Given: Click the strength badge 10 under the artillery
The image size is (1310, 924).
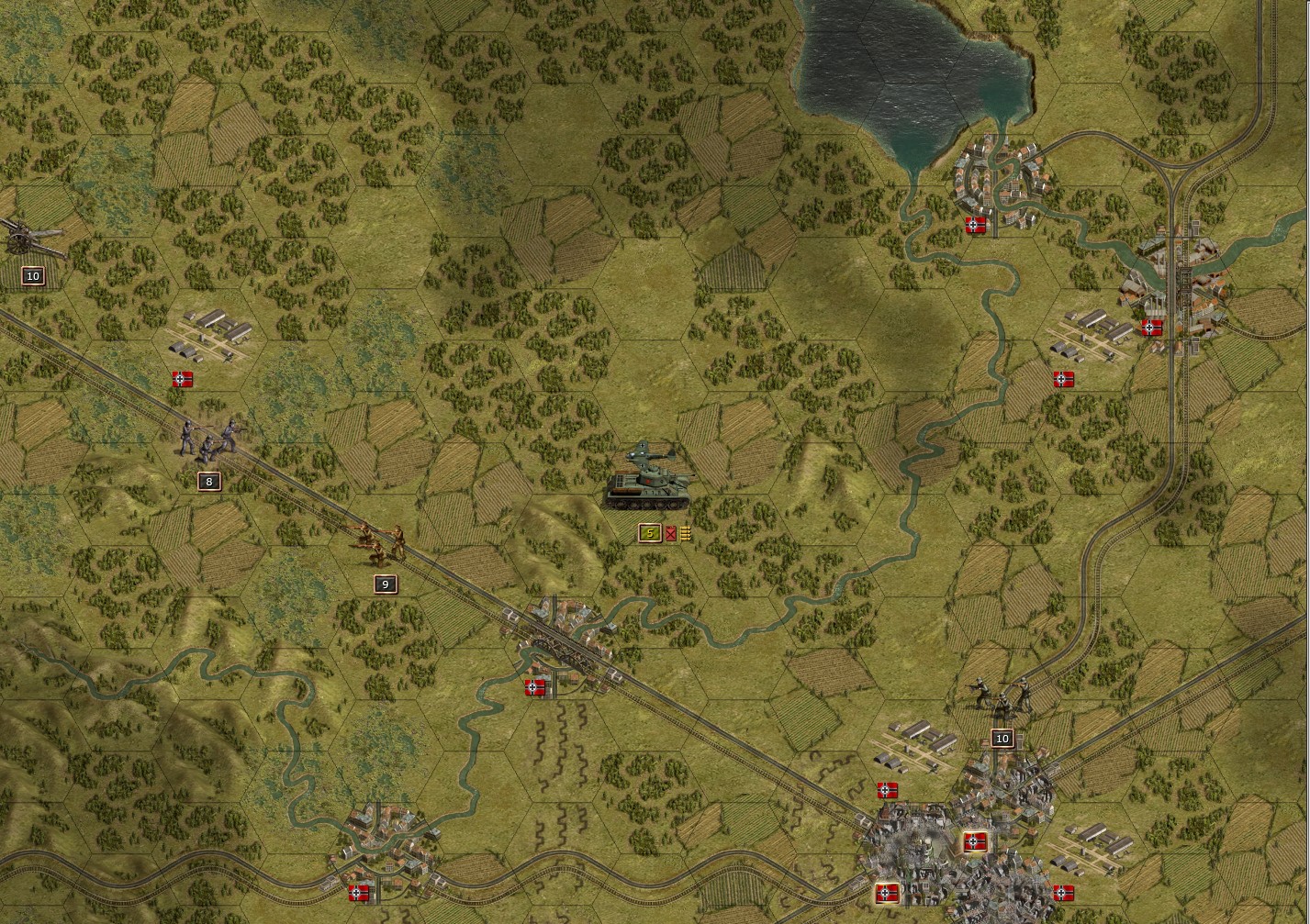Looking at the screenshot, I should (33, 274).
